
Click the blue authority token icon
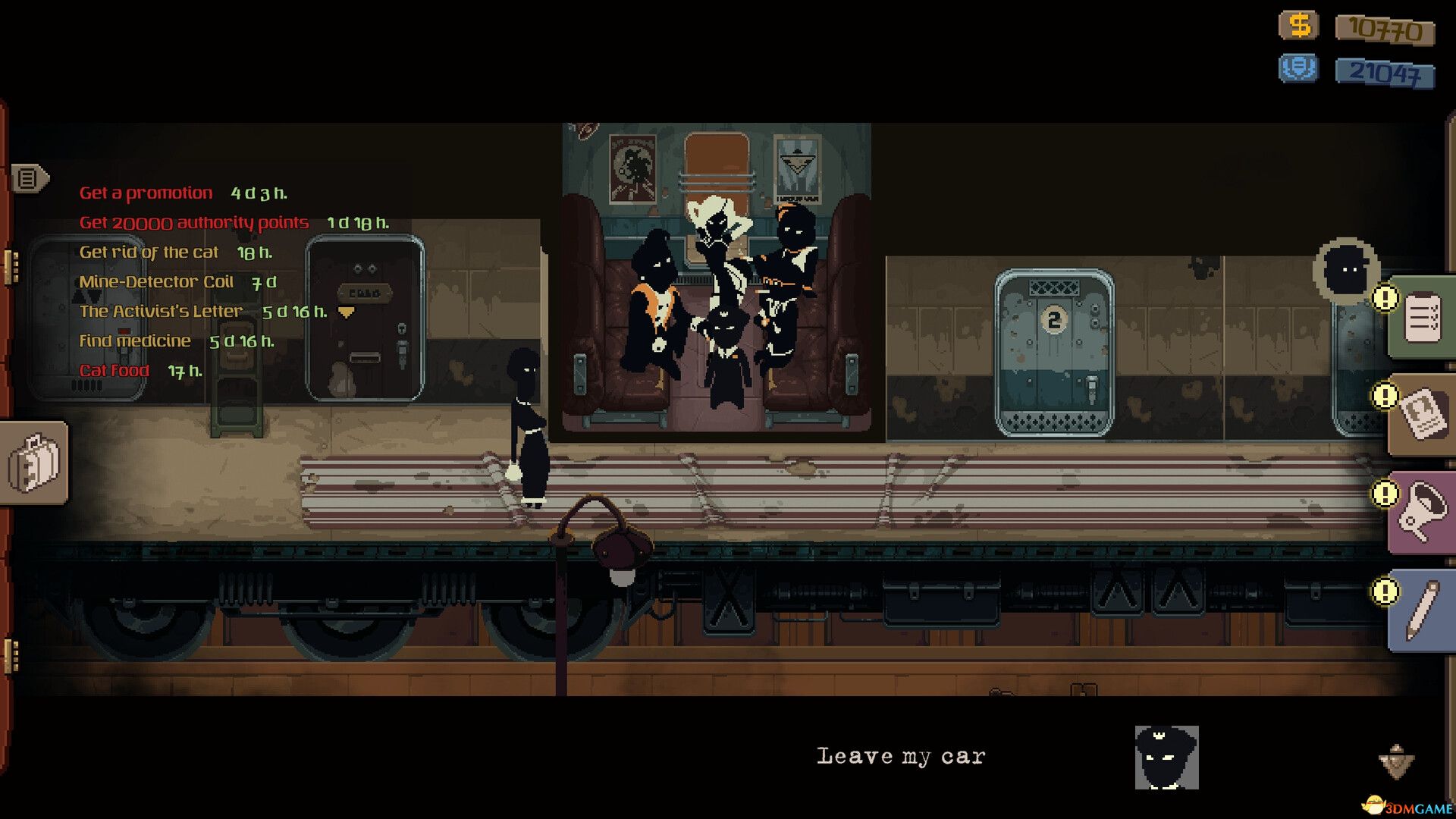(x=1299, y=68)
